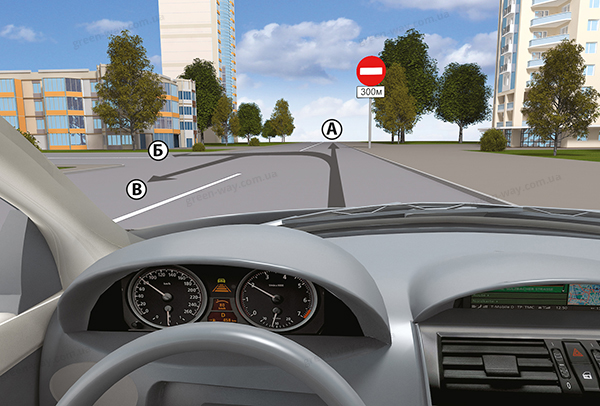Viewport: 600px width, 406px height.
Task: Choose direction marker Б on the left turn
Action: click(x=156, y=151)
